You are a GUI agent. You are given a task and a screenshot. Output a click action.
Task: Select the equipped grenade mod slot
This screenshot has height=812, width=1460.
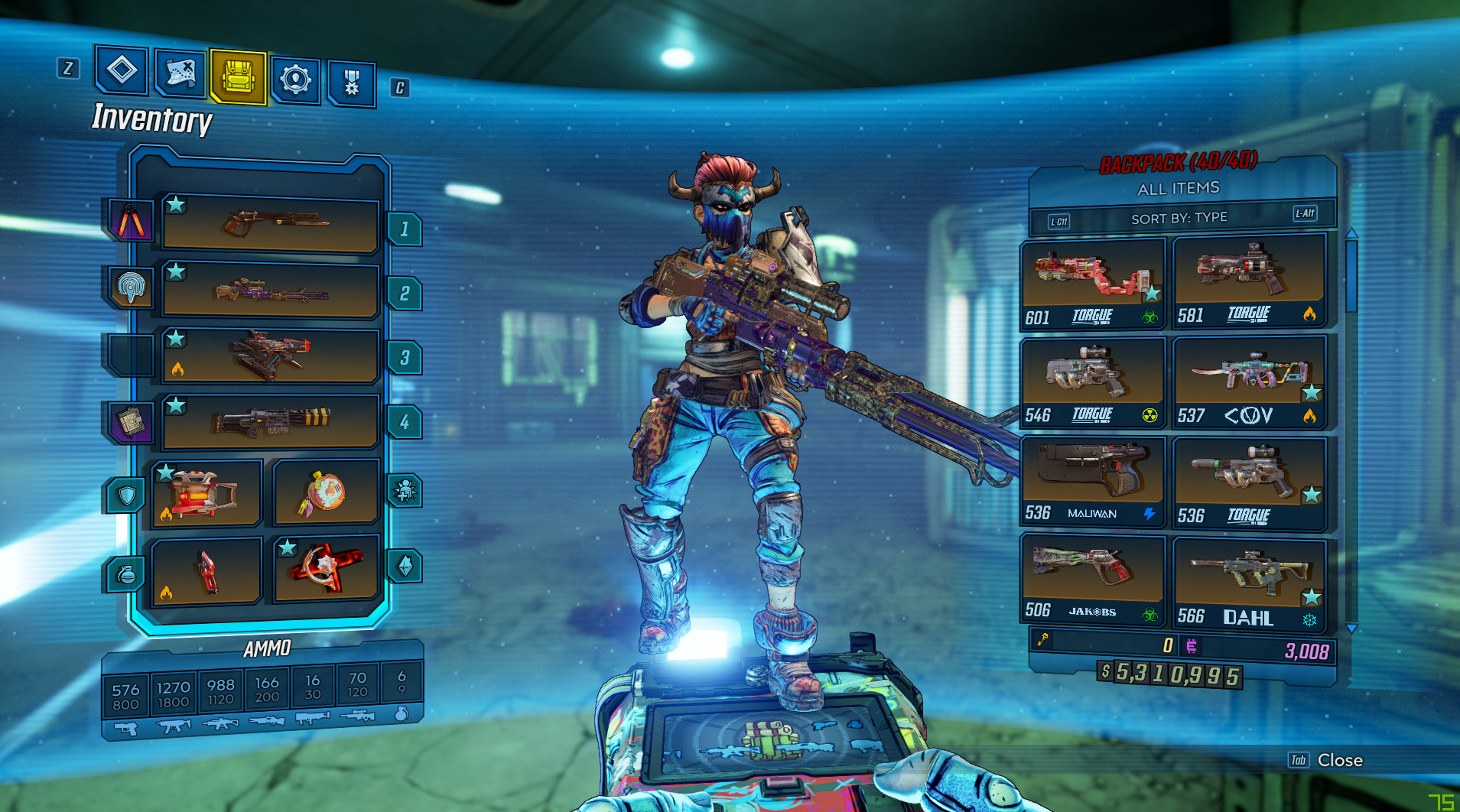pyautogui.click(x=206, y=571)
